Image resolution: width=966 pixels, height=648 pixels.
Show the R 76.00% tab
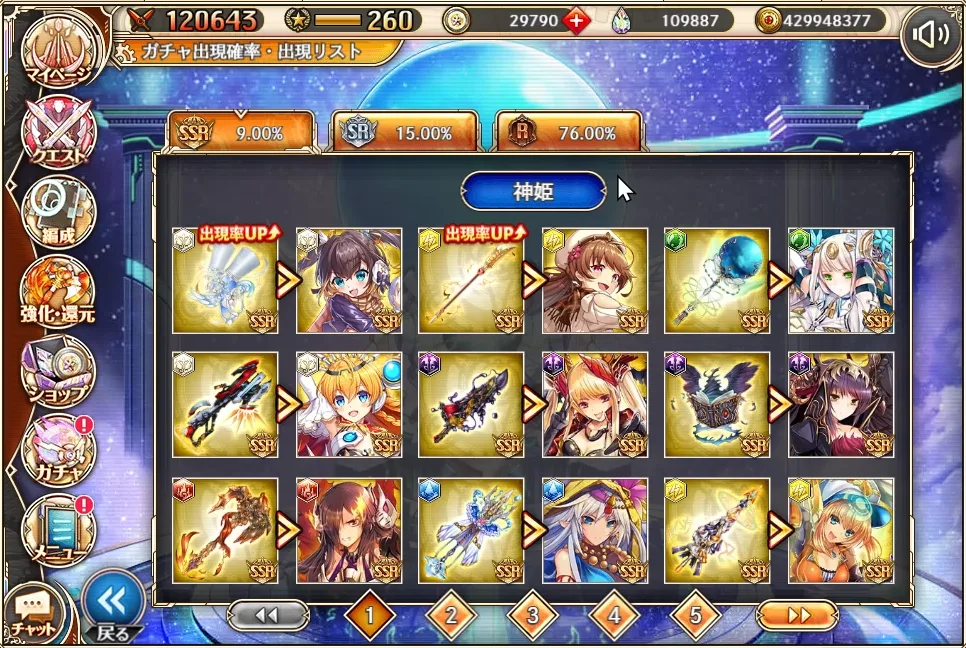(569, 132)
